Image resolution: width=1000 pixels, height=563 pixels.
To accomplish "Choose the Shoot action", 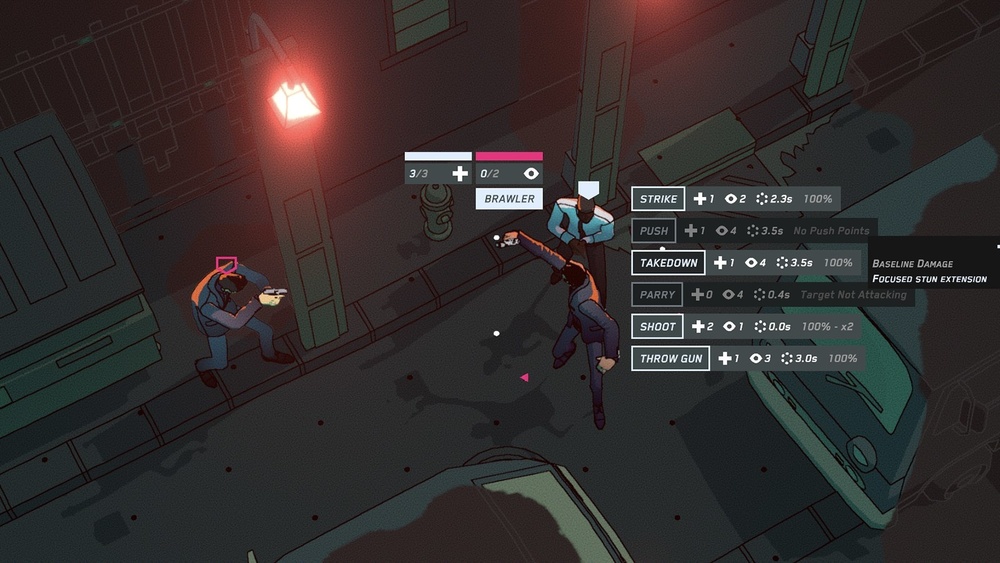I will [657, 327].
